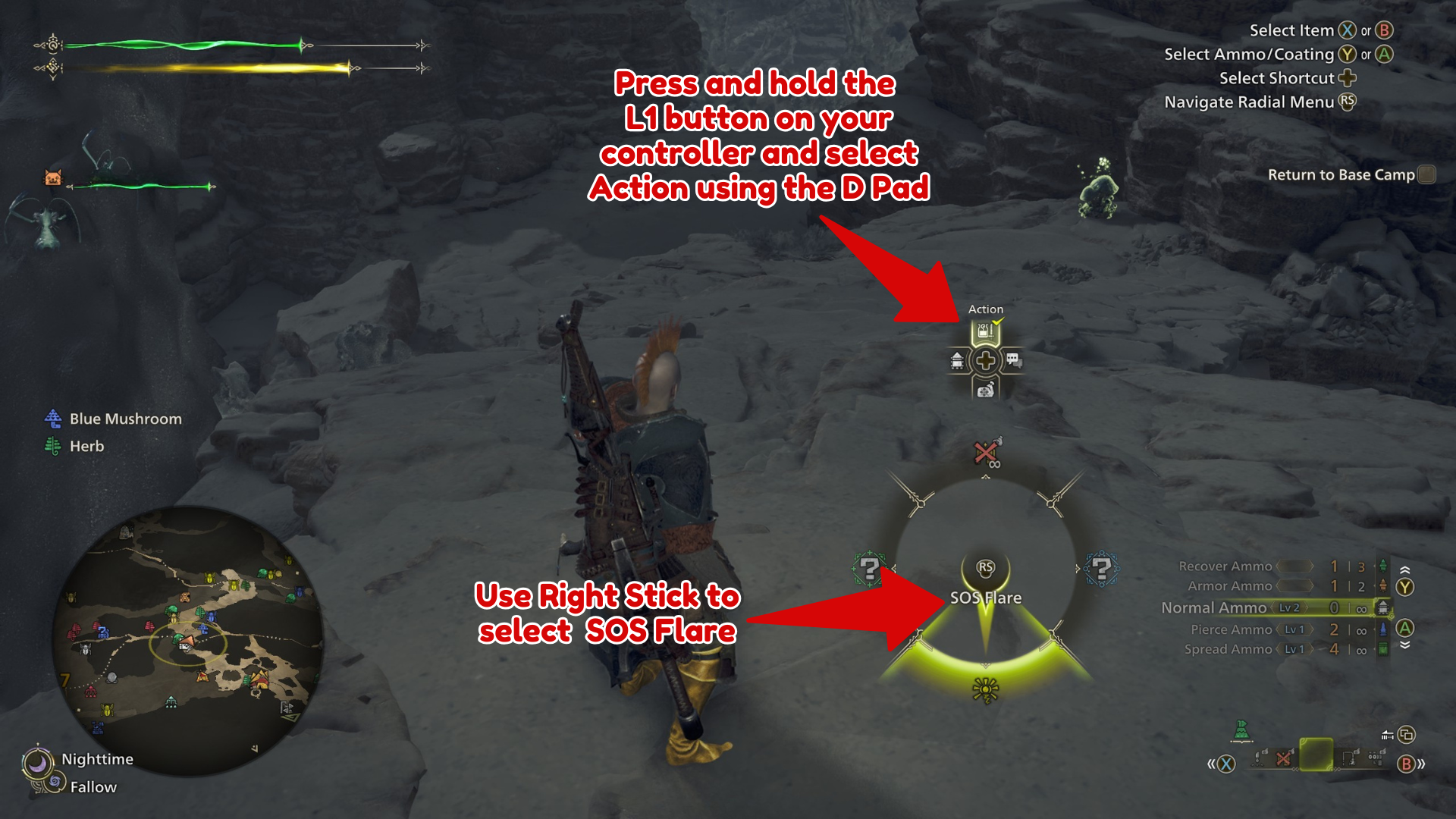The height and width of the screenshot is (819, 1456).
Task: Click the Blue Mushroom gathering icon
Action: (52, 418)
